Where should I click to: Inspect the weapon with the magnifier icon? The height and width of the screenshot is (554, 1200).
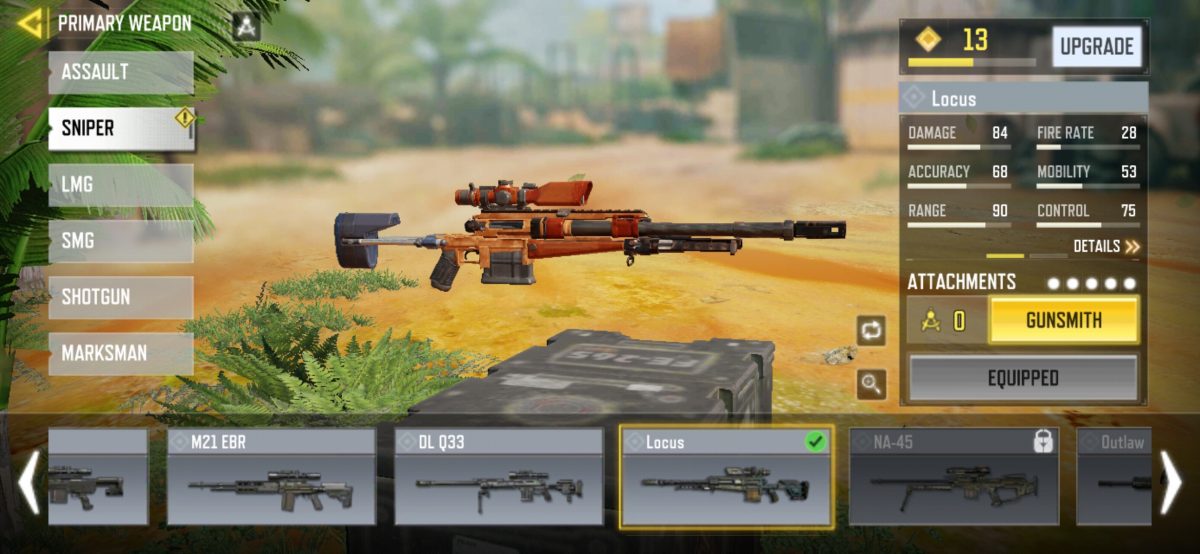click(x=870, y=384)
